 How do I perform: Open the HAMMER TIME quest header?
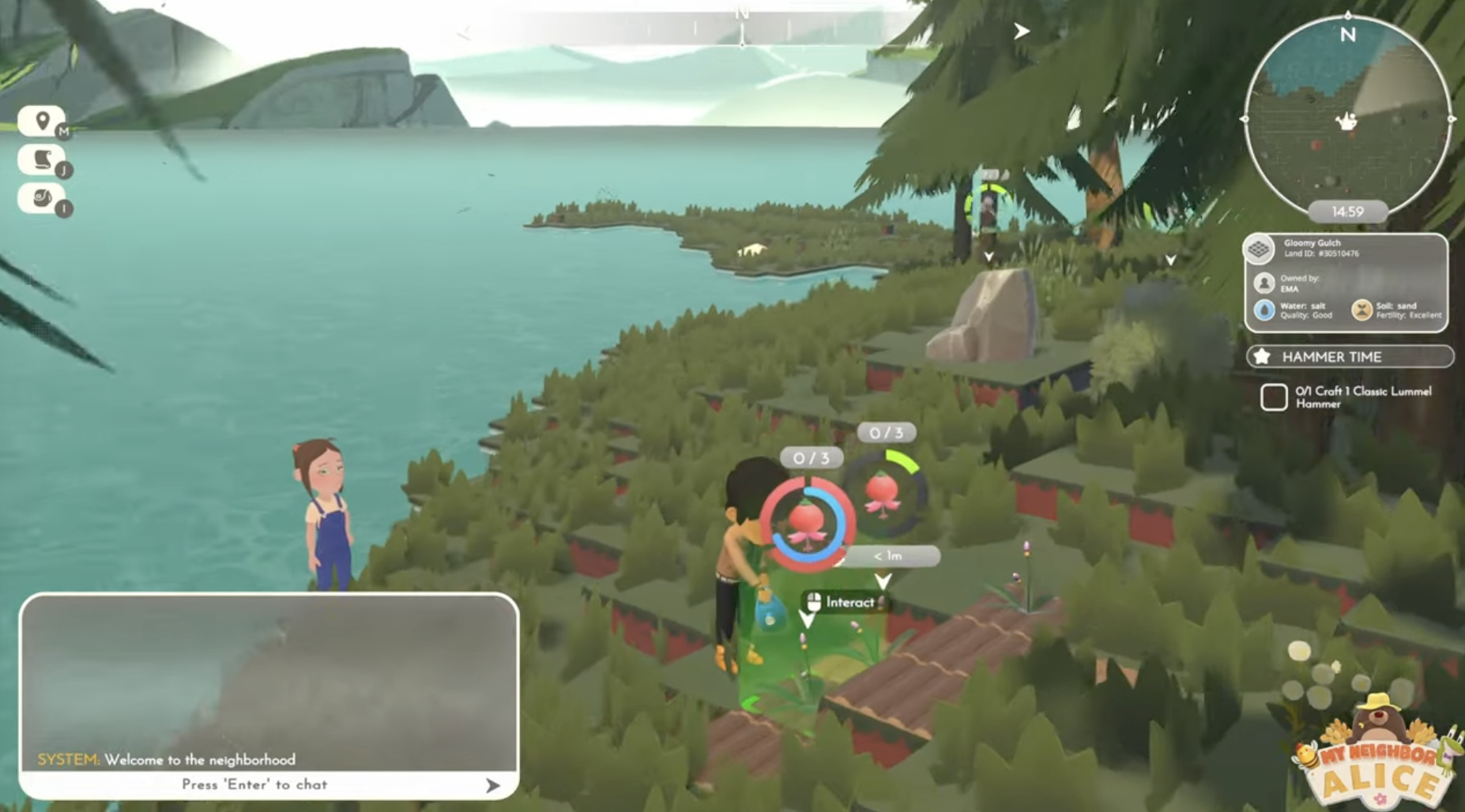point(1350,357)
